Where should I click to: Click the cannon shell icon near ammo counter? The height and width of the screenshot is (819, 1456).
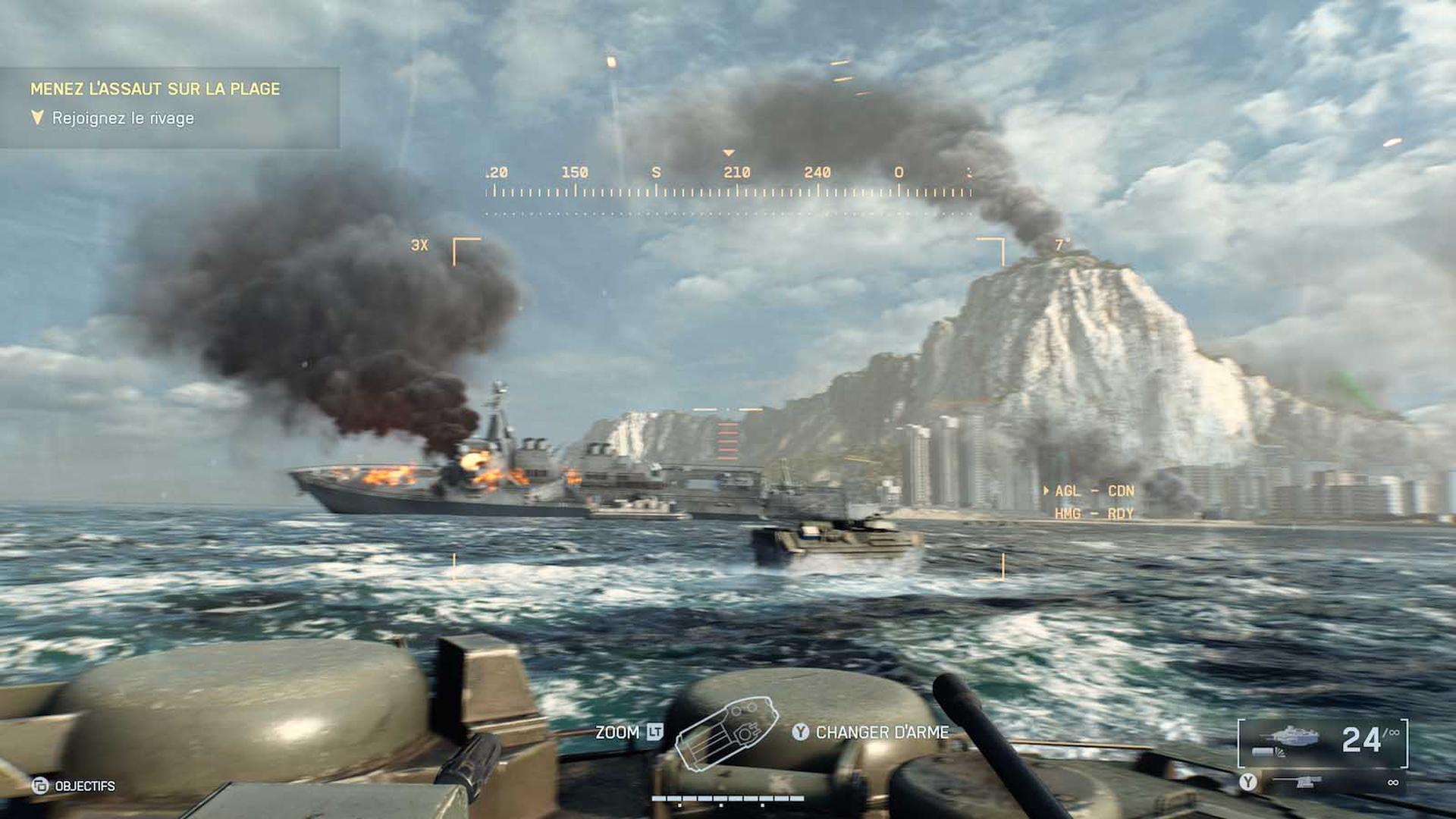click(x=1263, y=752)
